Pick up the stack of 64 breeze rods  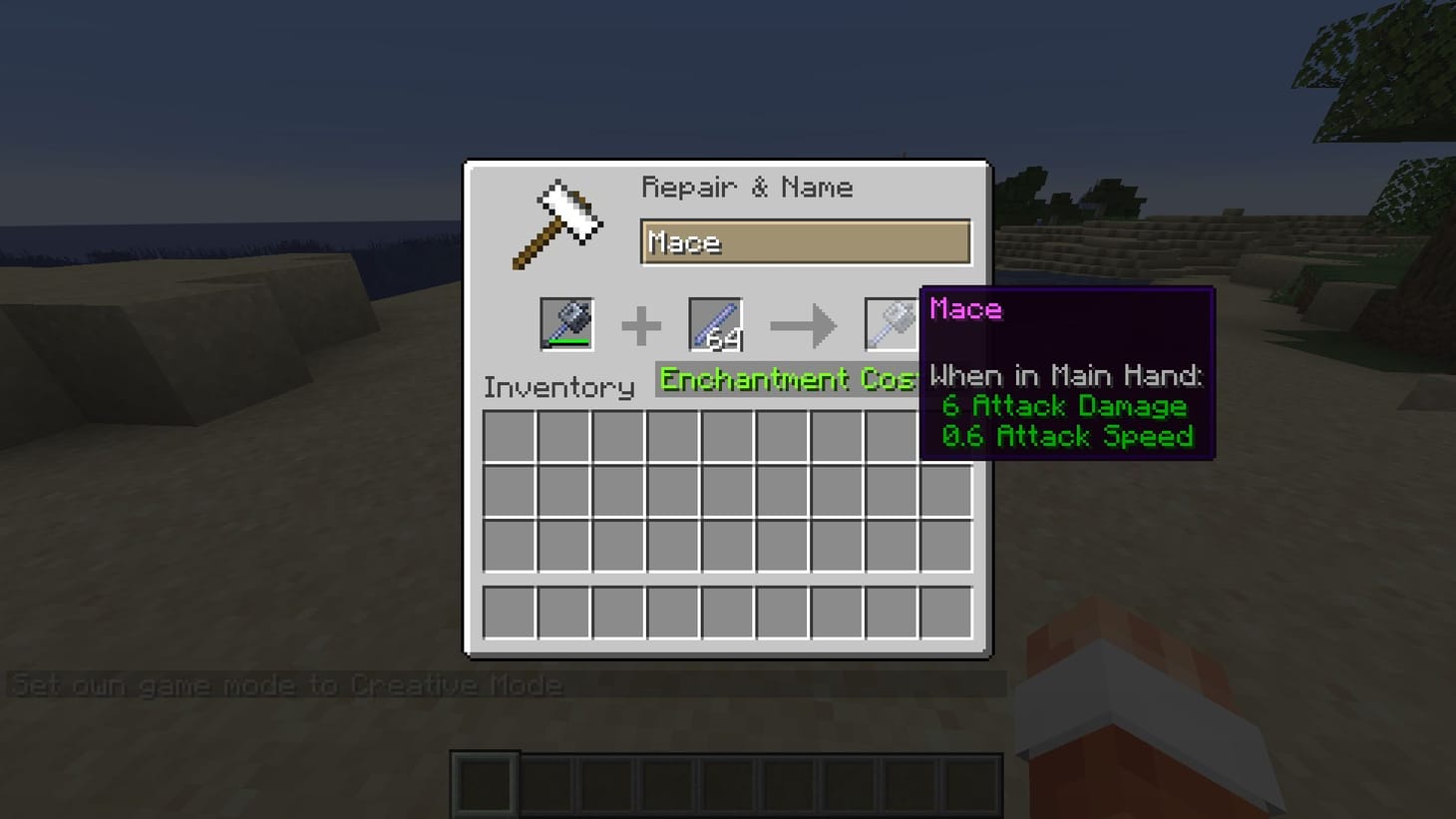(713, 323)
